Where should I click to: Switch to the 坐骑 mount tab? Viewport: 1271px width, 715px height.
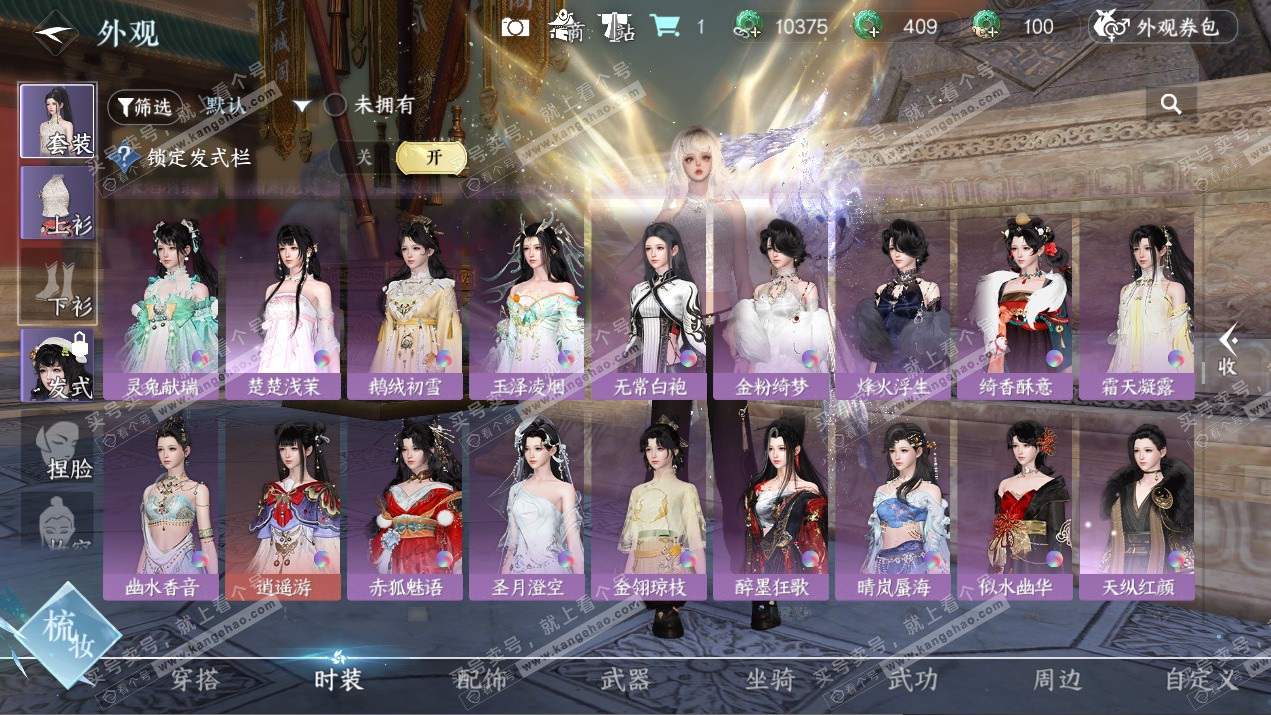click(770, 680)
